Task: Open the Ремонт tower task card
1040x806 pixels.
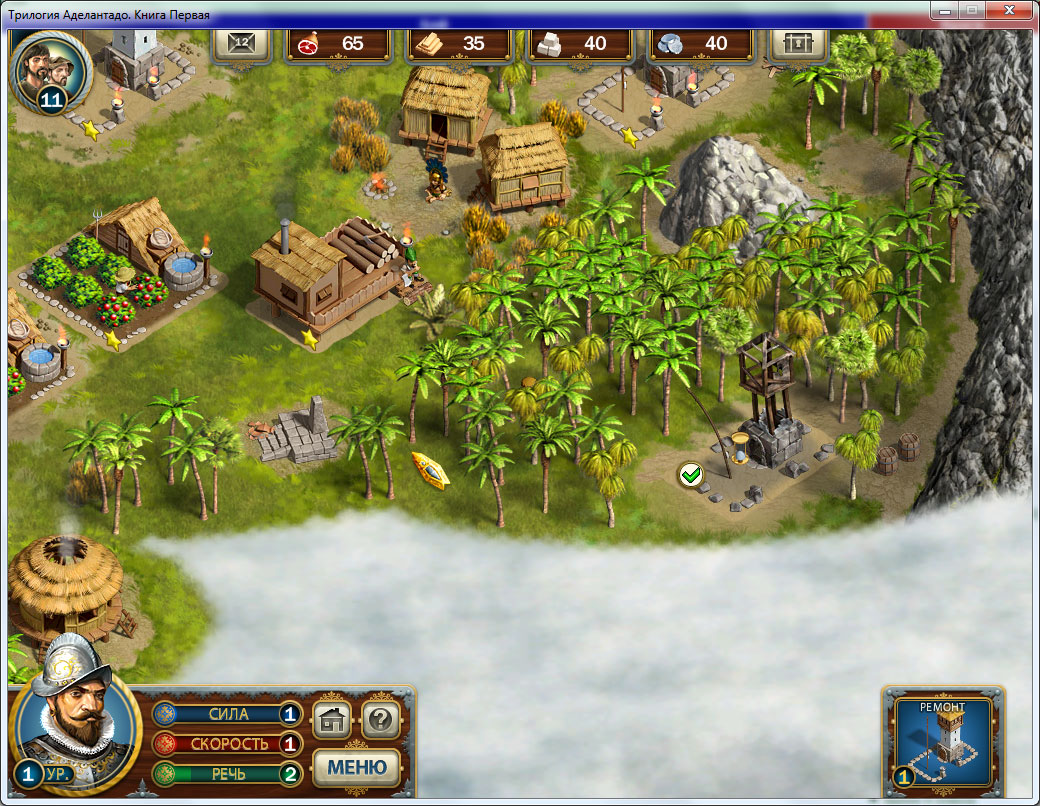Action: coord(943,738)
